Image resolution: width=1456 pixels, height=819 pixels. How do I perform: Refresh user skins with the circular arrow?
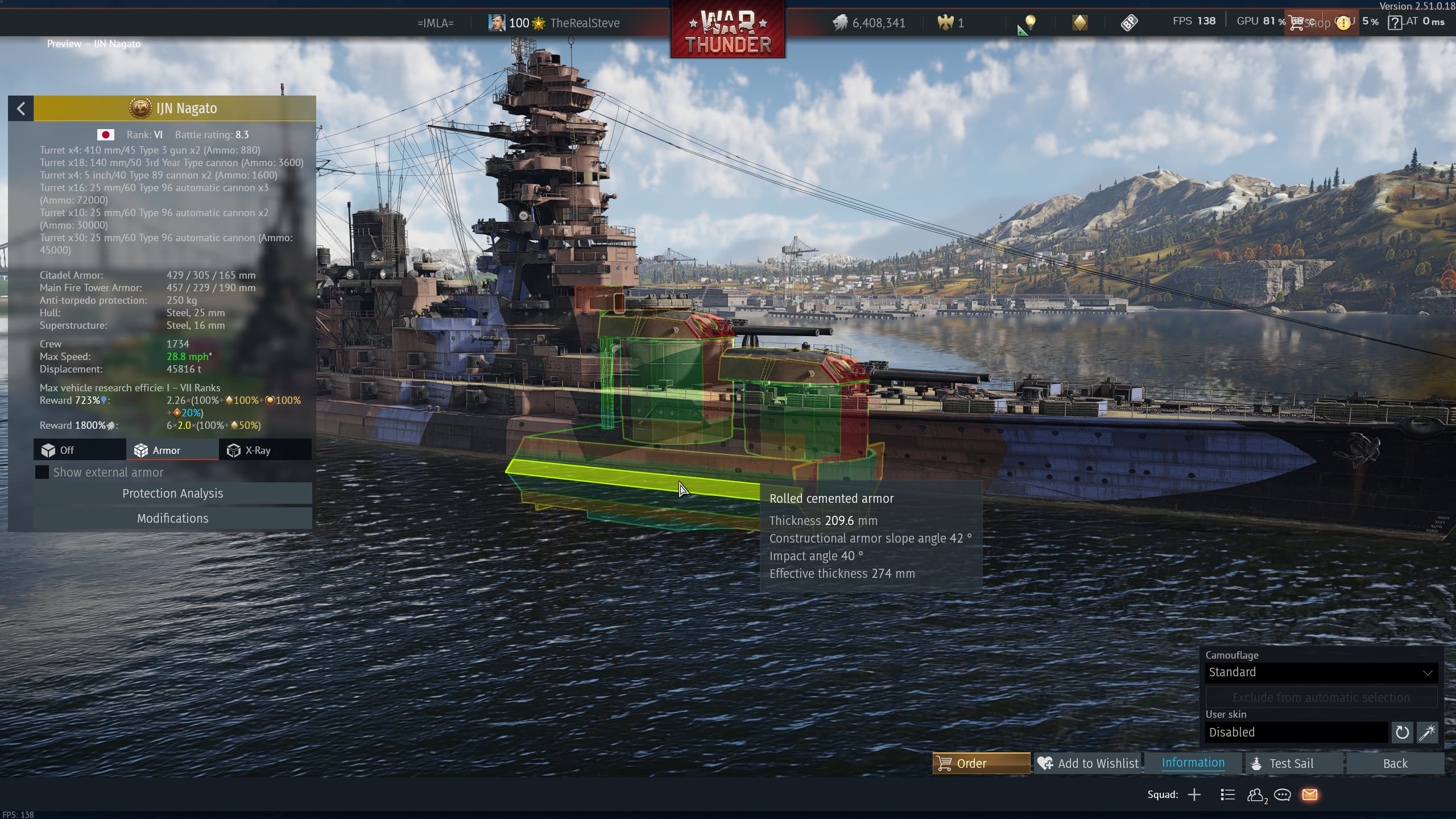pos(1402,732)
